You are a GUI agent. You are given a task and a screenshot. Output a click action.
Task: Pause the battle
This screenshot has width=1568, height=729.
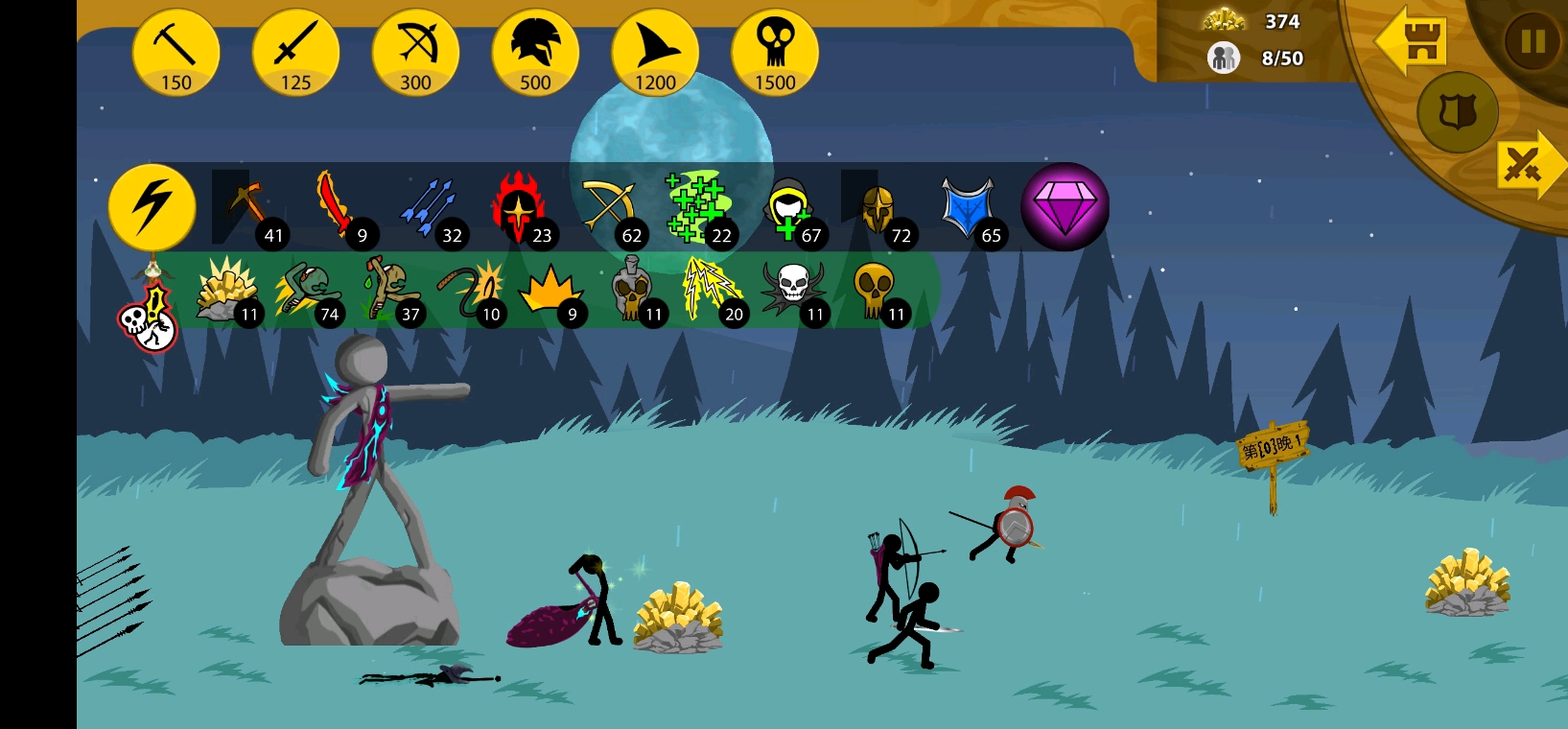(x=1532, y=41)
